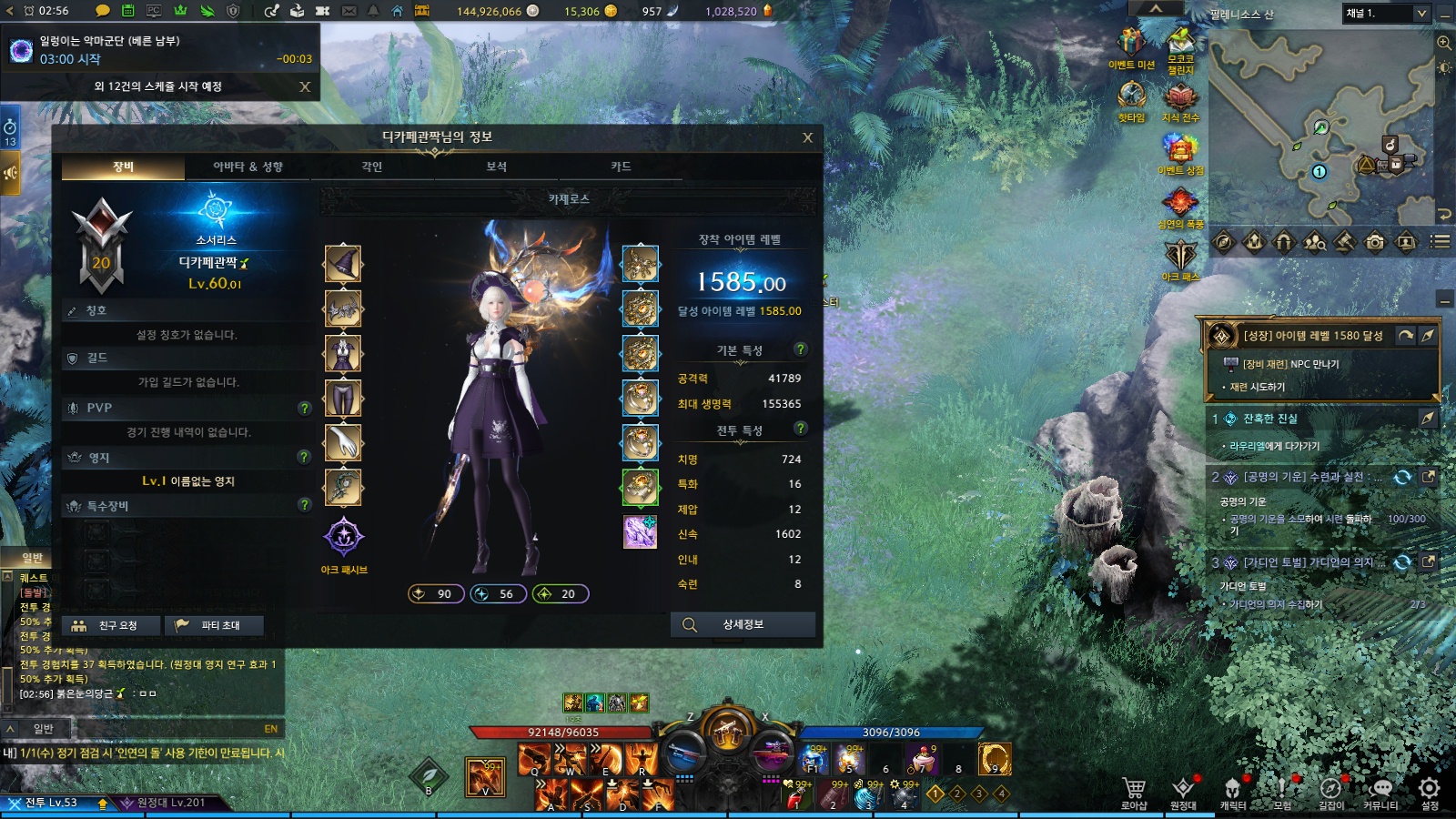Switch to the 보석 tab
The height and width of the screenshot is (819, 1456).
(496, 167)
